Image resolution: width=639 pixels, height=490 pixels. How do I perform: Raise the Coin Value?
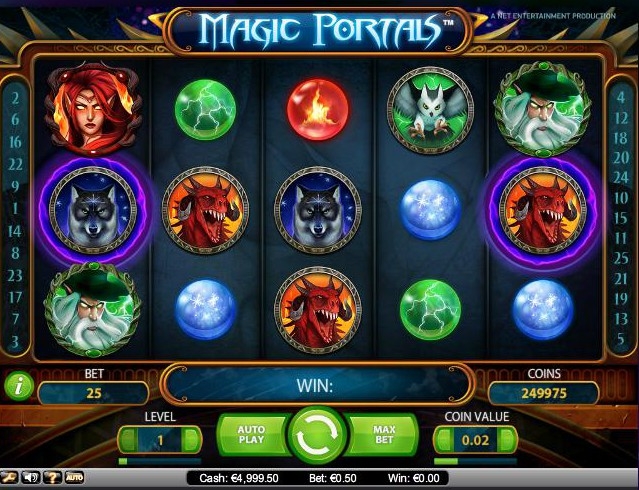coord(509,438)
